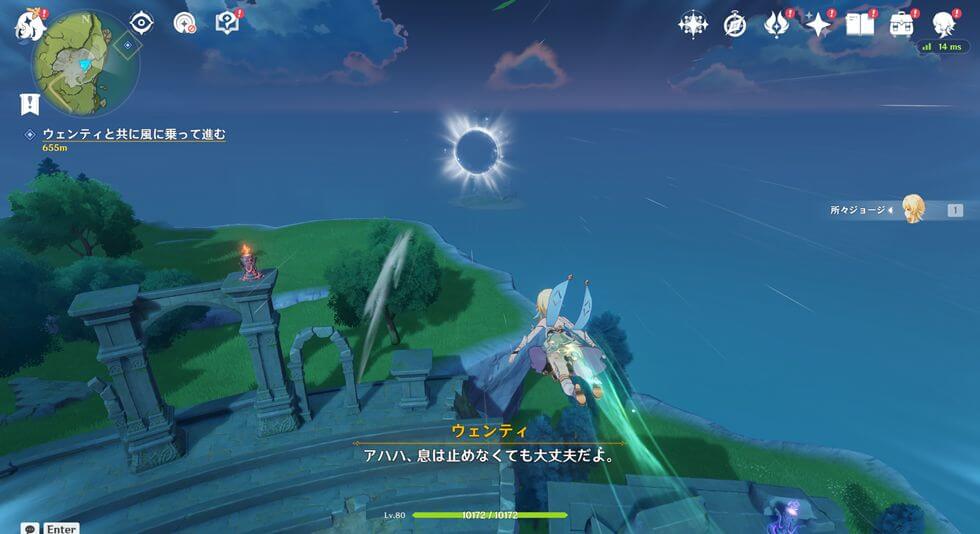Open the compass events icon
Screen dimensions: 980x534
coord(736,25)
